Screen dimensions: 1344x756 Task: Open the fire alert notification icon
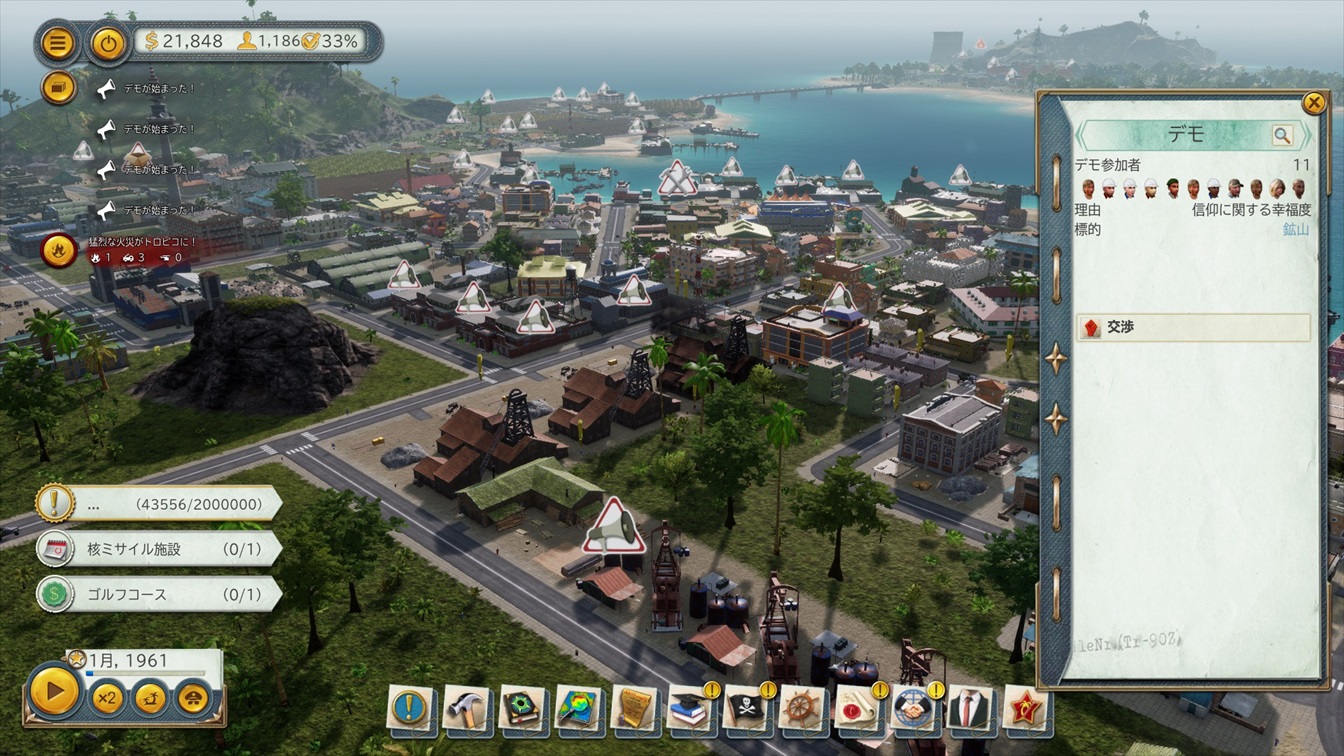(59, 249)
